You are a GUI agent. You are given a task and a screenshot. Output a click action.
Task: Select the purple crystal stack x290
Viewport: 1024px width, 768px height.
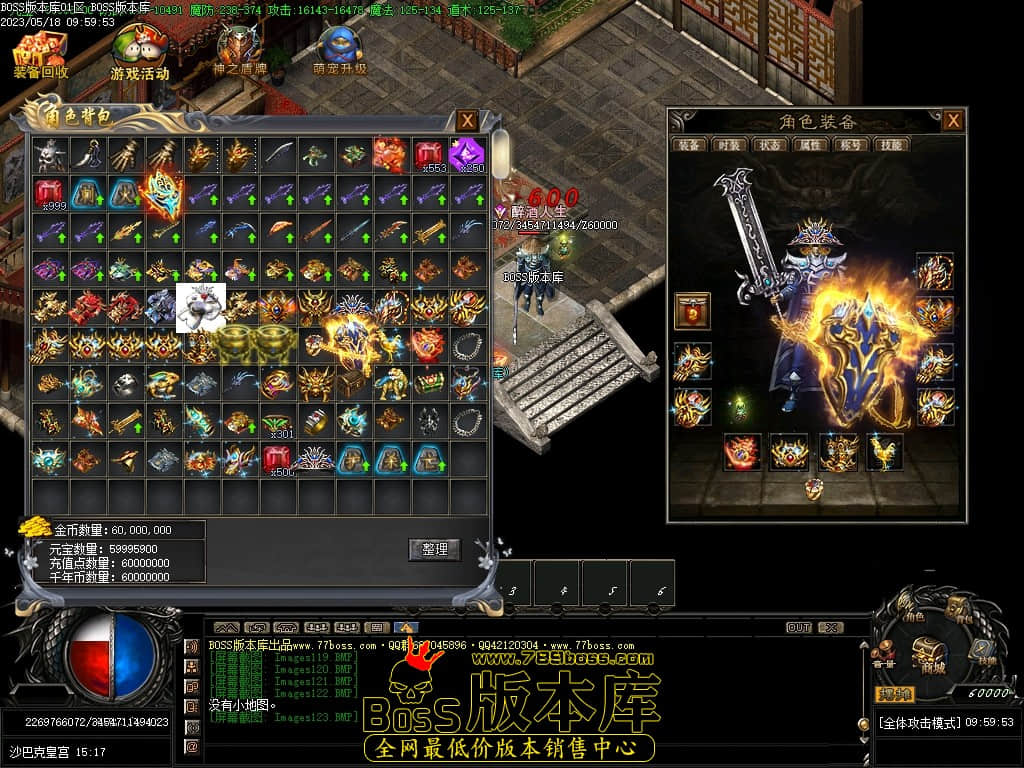[x=467, y=155]
